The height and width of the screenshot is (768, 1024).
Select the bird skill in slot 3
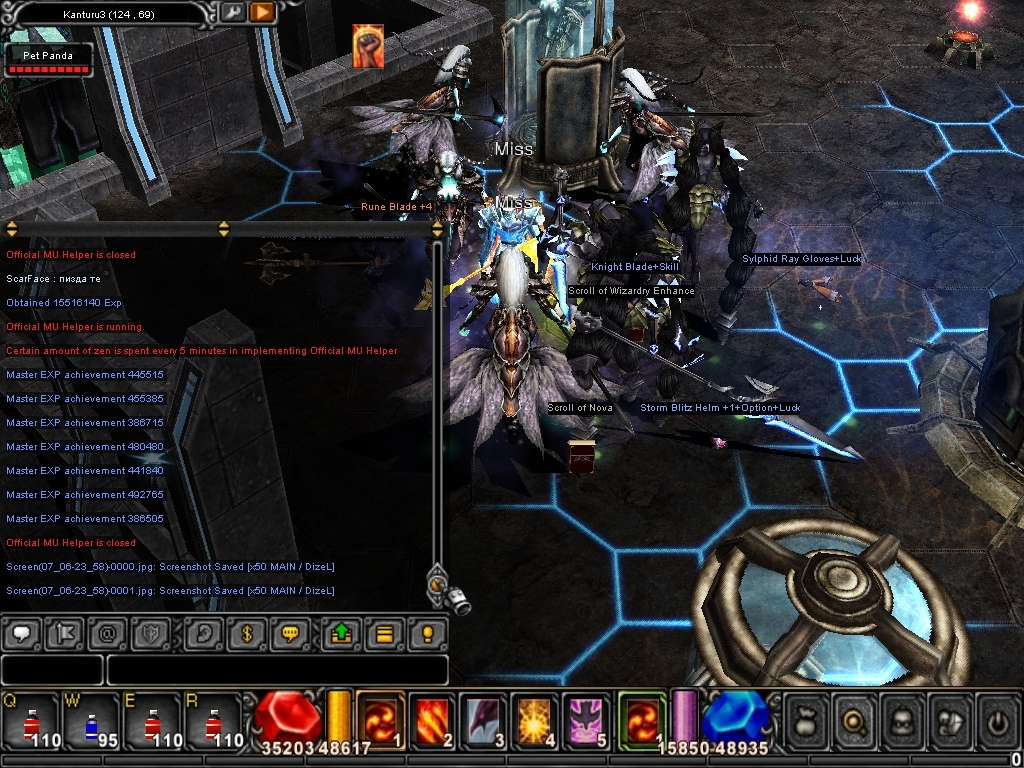(x=483, y=718)
